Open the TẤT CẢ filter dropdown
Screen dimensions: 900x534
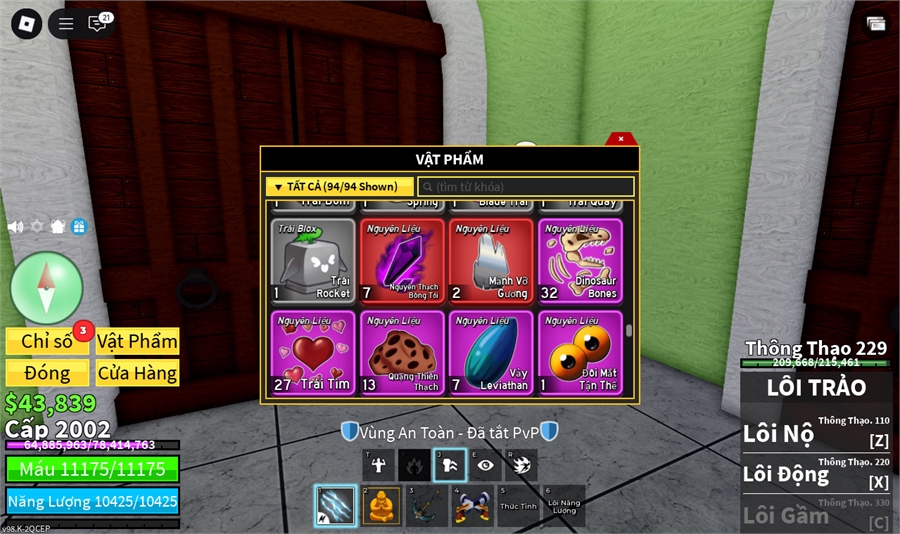coord(339,187)
